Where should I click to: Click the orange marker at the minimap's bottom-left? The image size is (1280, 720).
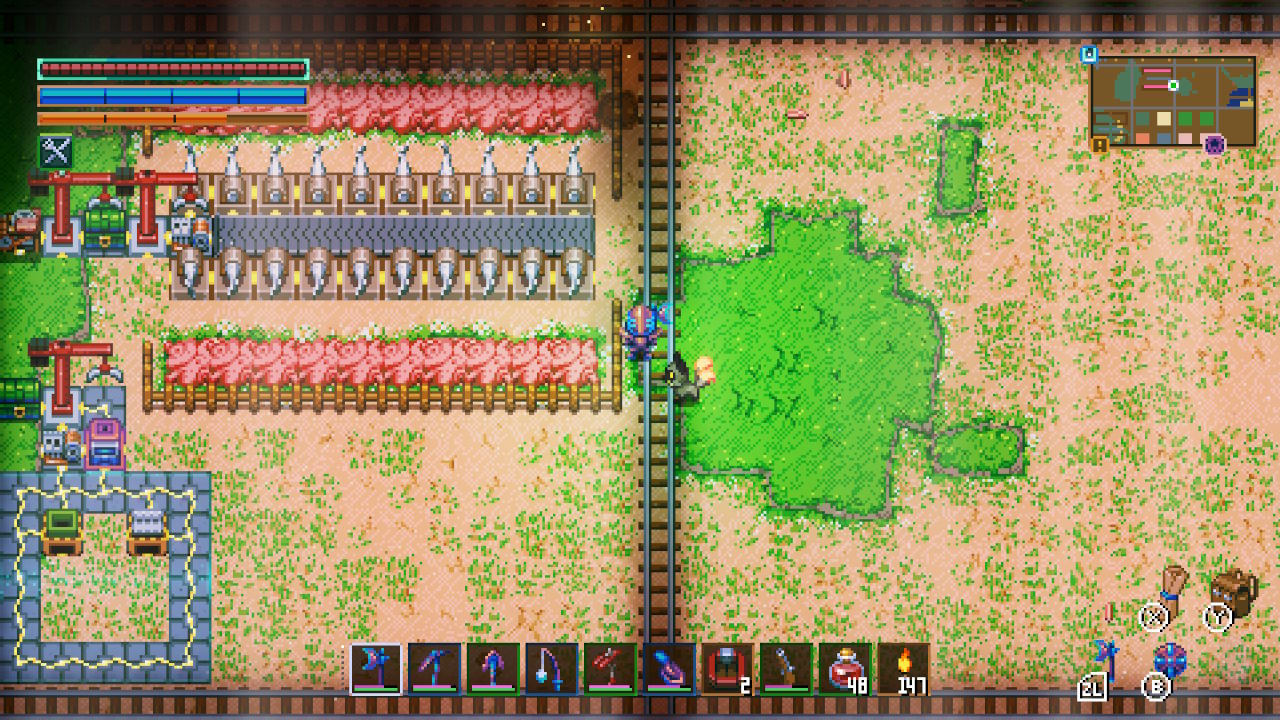click(1100, 146)
